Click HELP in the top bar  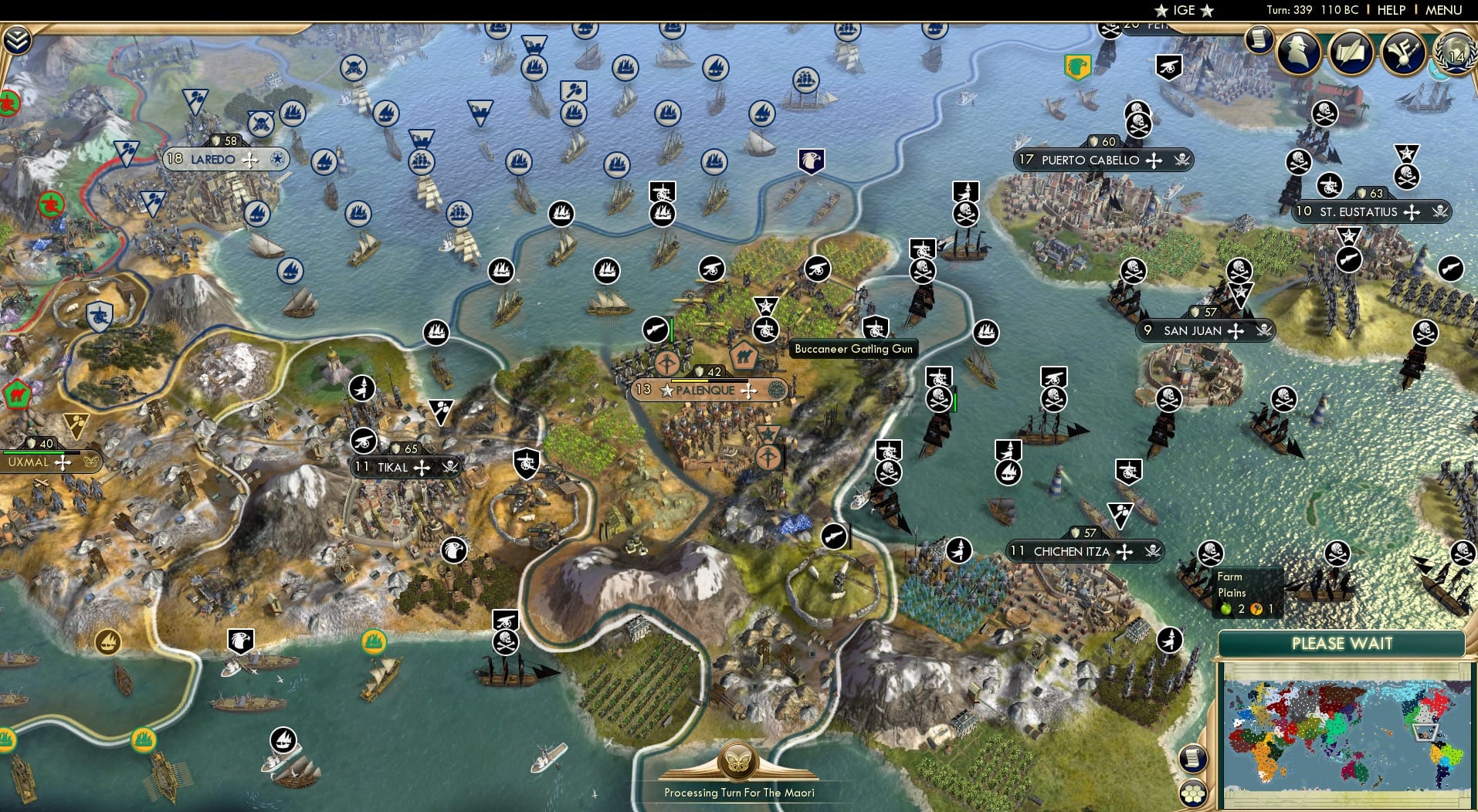pos(1392,10)
